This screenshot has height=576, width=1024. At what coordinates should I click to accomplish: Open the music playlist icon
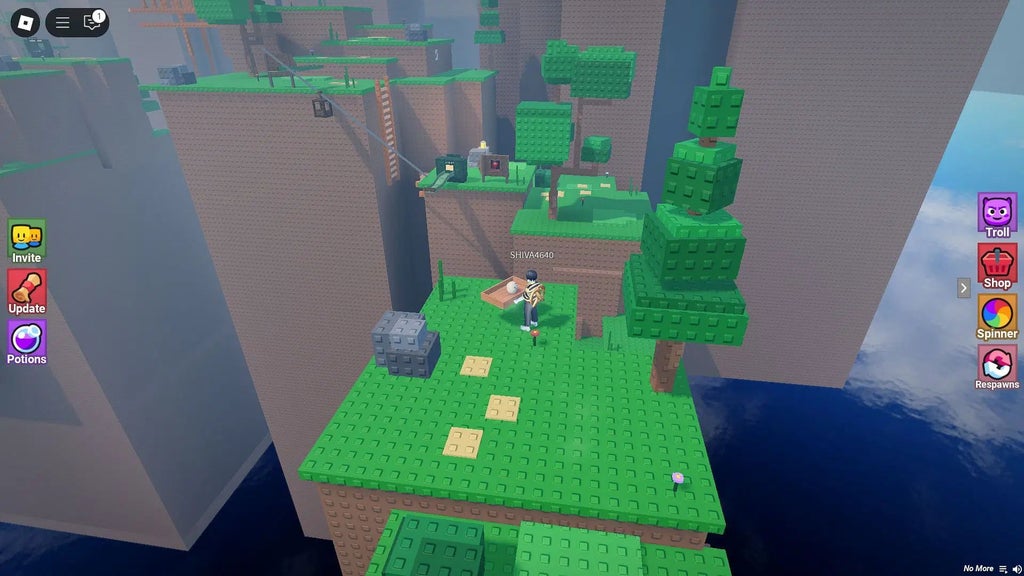1003,569
